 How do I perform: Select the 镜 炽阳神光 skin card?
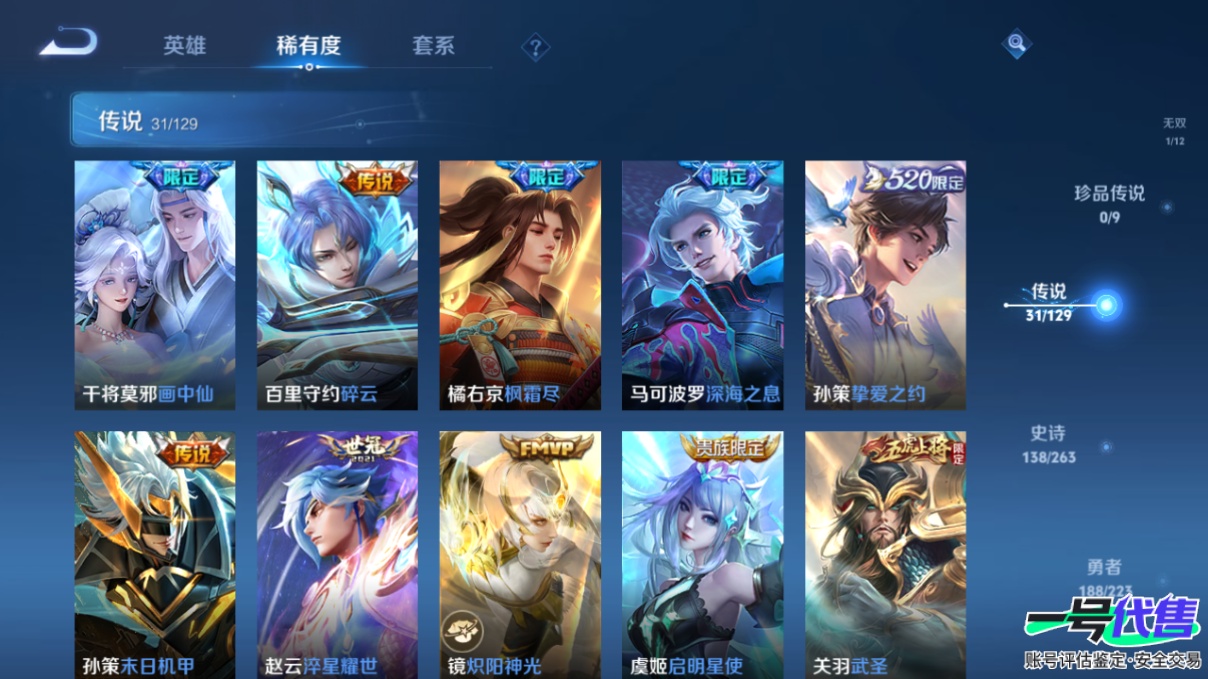pyautogui.click(x=520, y=555)
